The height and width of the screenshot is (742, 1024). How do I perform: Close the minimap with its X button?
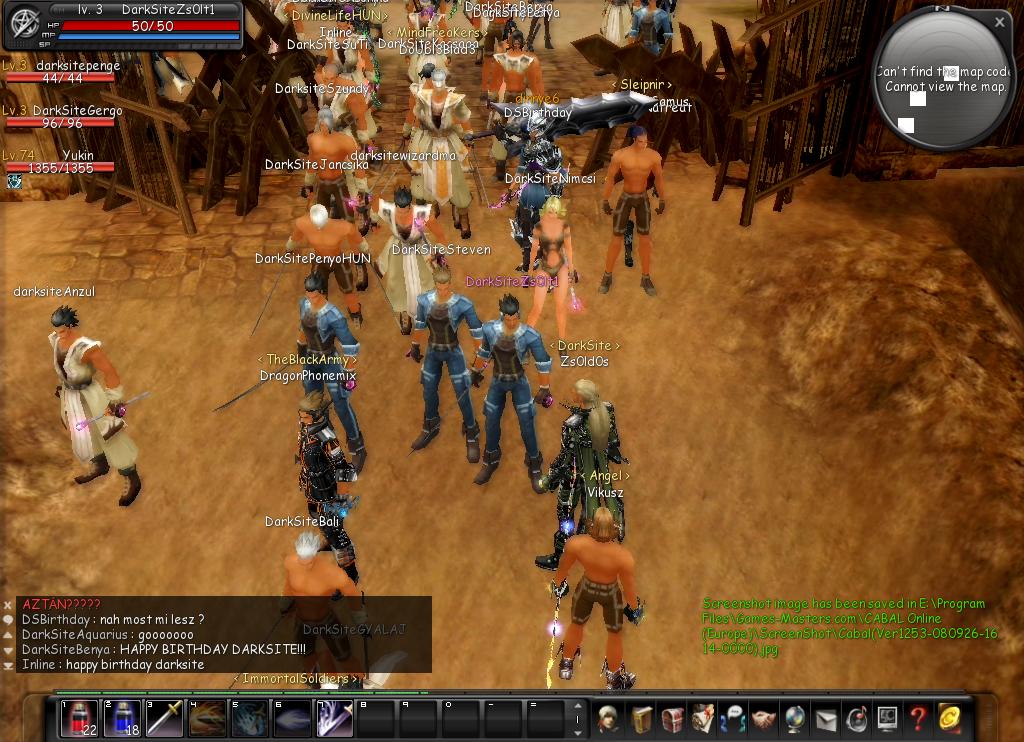click(999, 22)
